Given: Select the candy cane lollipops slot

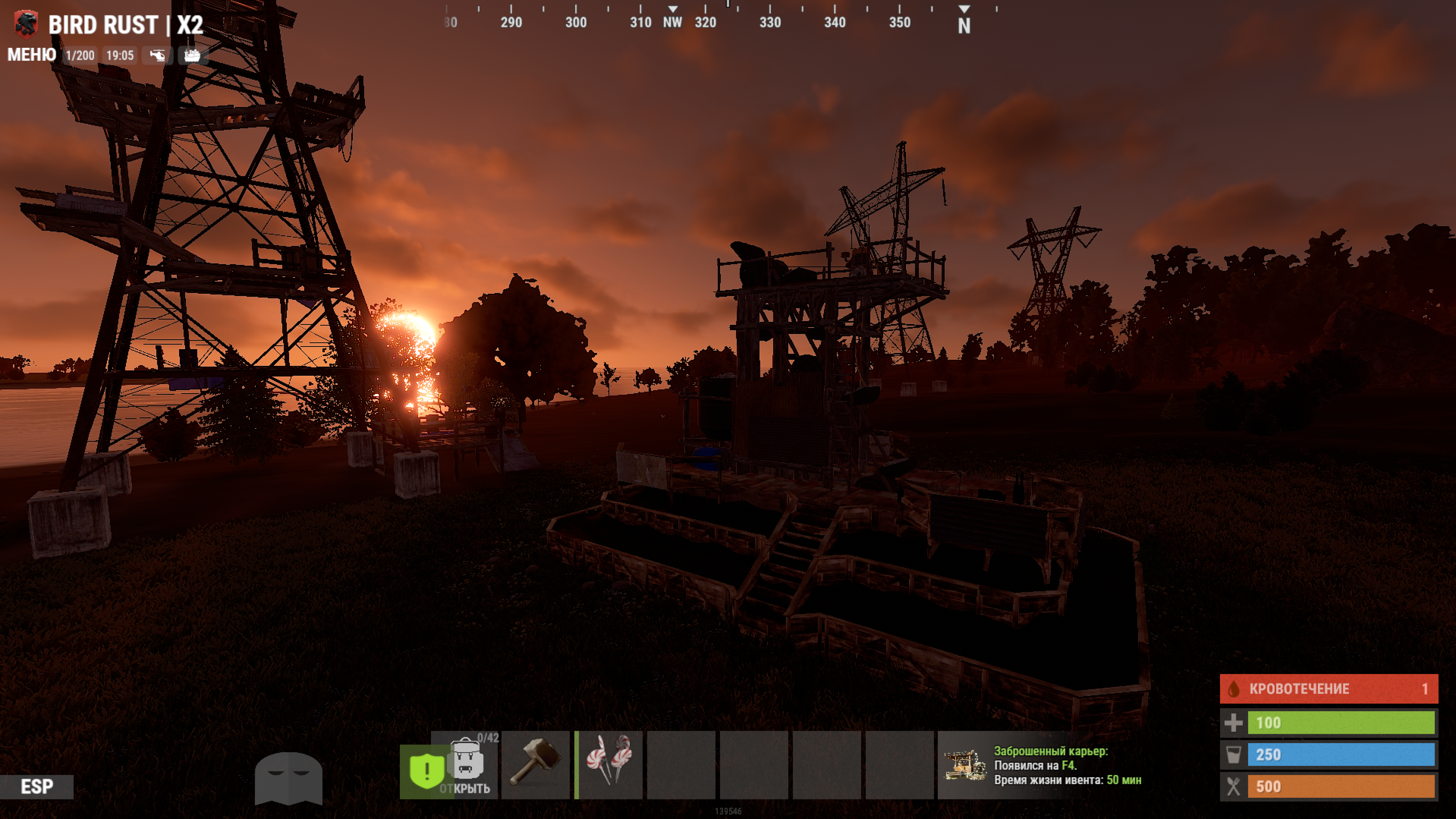Looking at the screenshot, I should point(609,765).
